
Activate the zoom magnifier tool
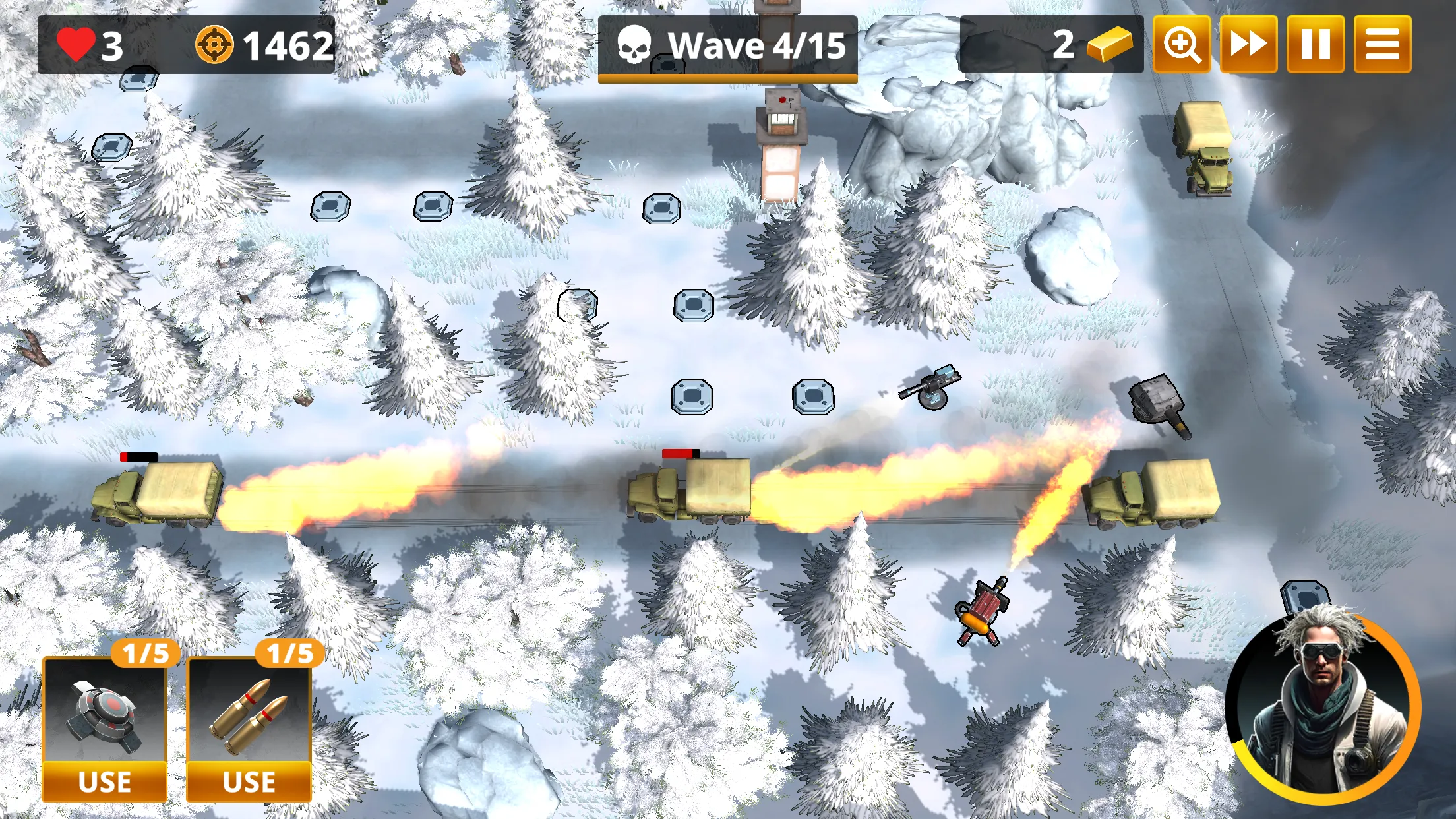[x=1181, y=45]
